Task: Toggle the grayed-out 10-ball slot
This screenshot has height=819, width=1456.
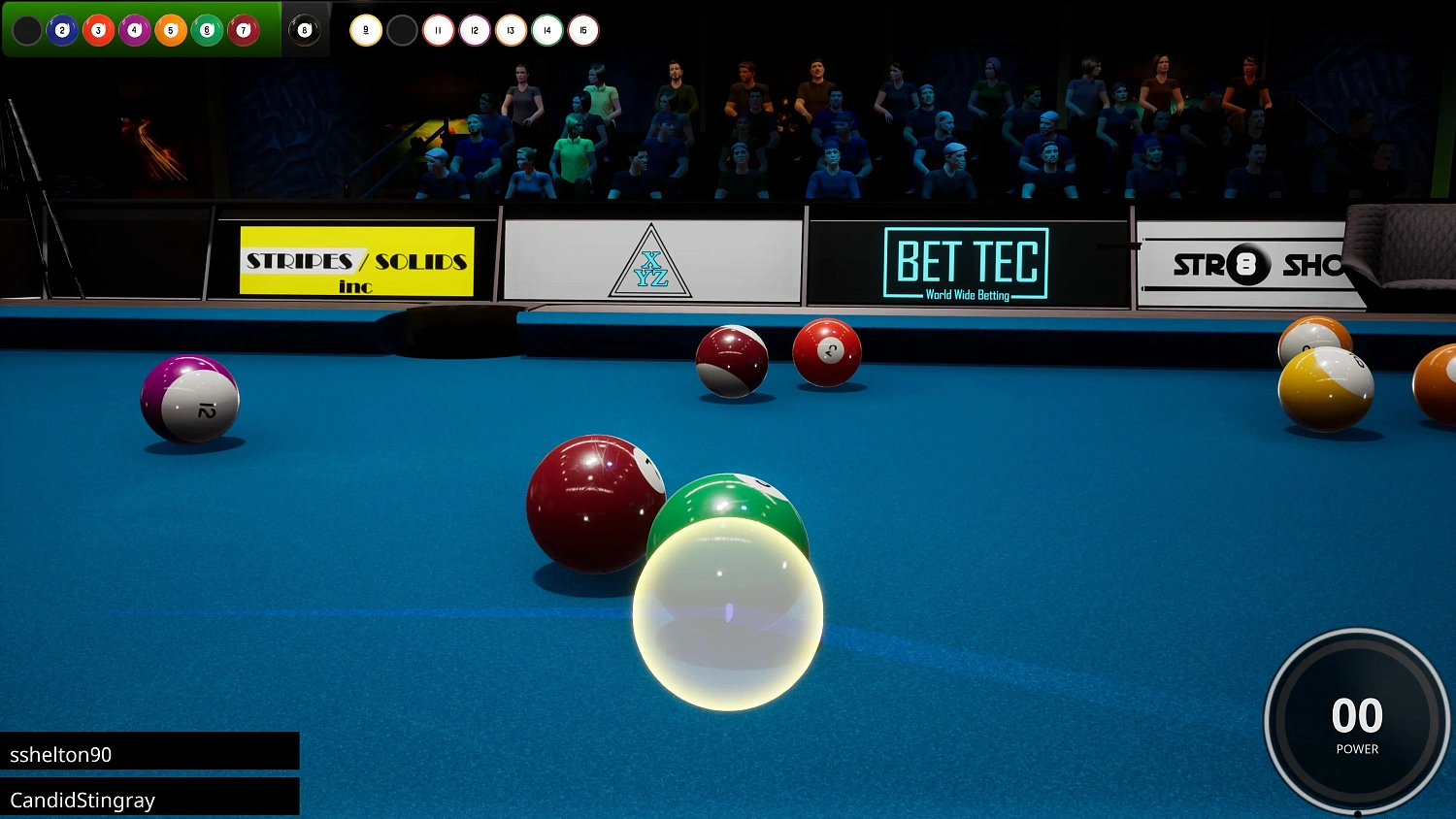Action: click(x=402, y=30)
